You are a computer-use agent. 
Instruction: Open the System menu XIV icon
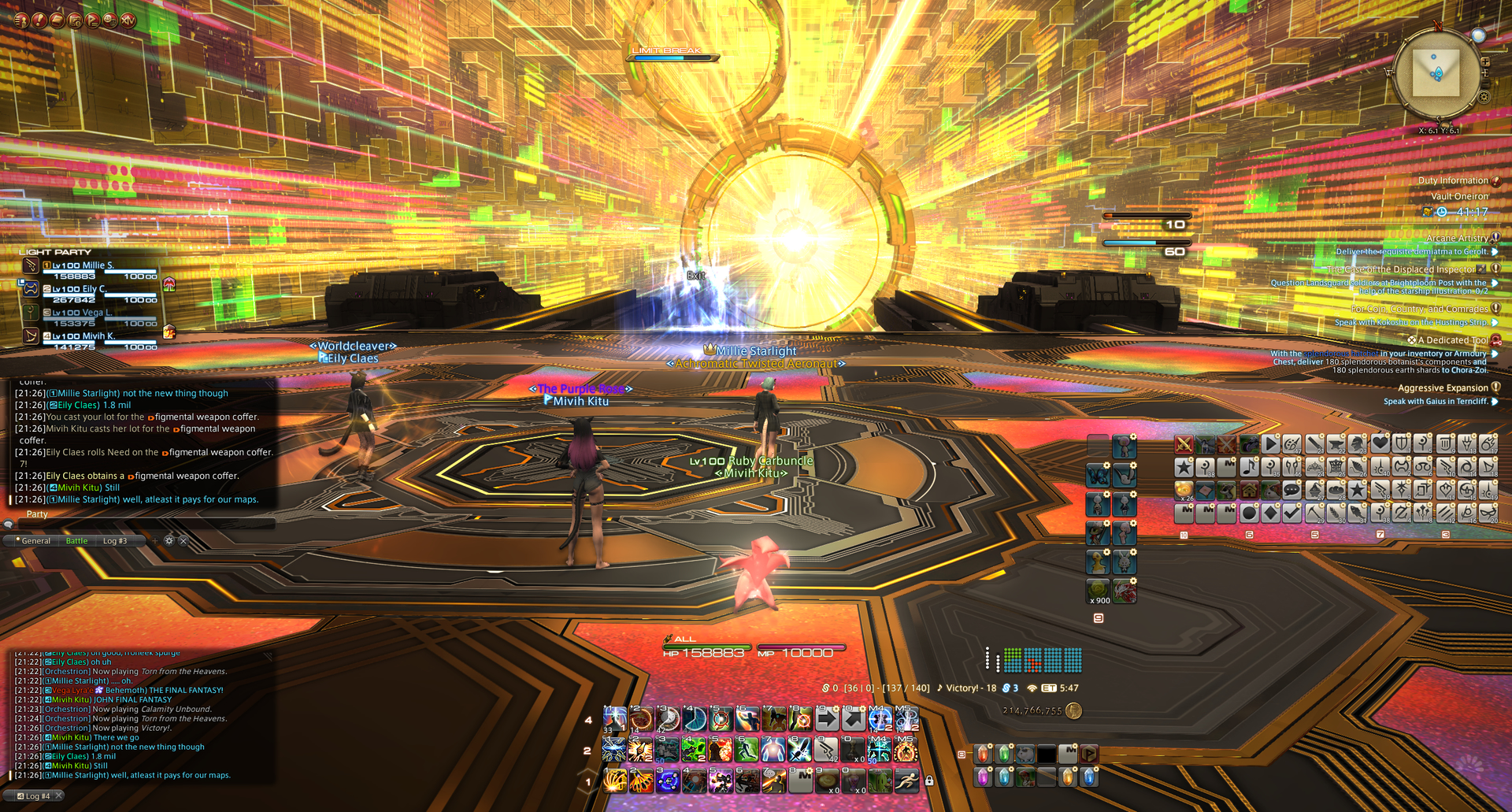tap(128, 20)
